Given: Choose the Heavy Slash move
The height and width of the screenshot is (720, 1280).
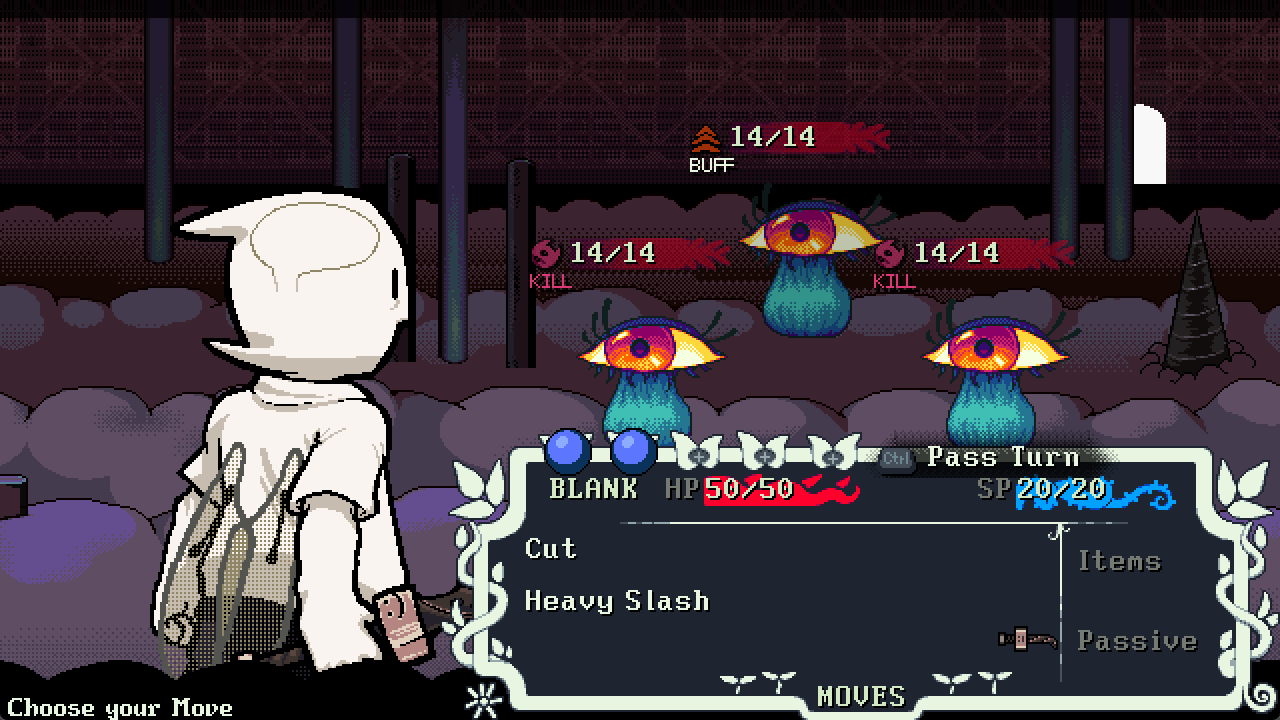Looking at the screenshot, I should (x=617, y=601).
